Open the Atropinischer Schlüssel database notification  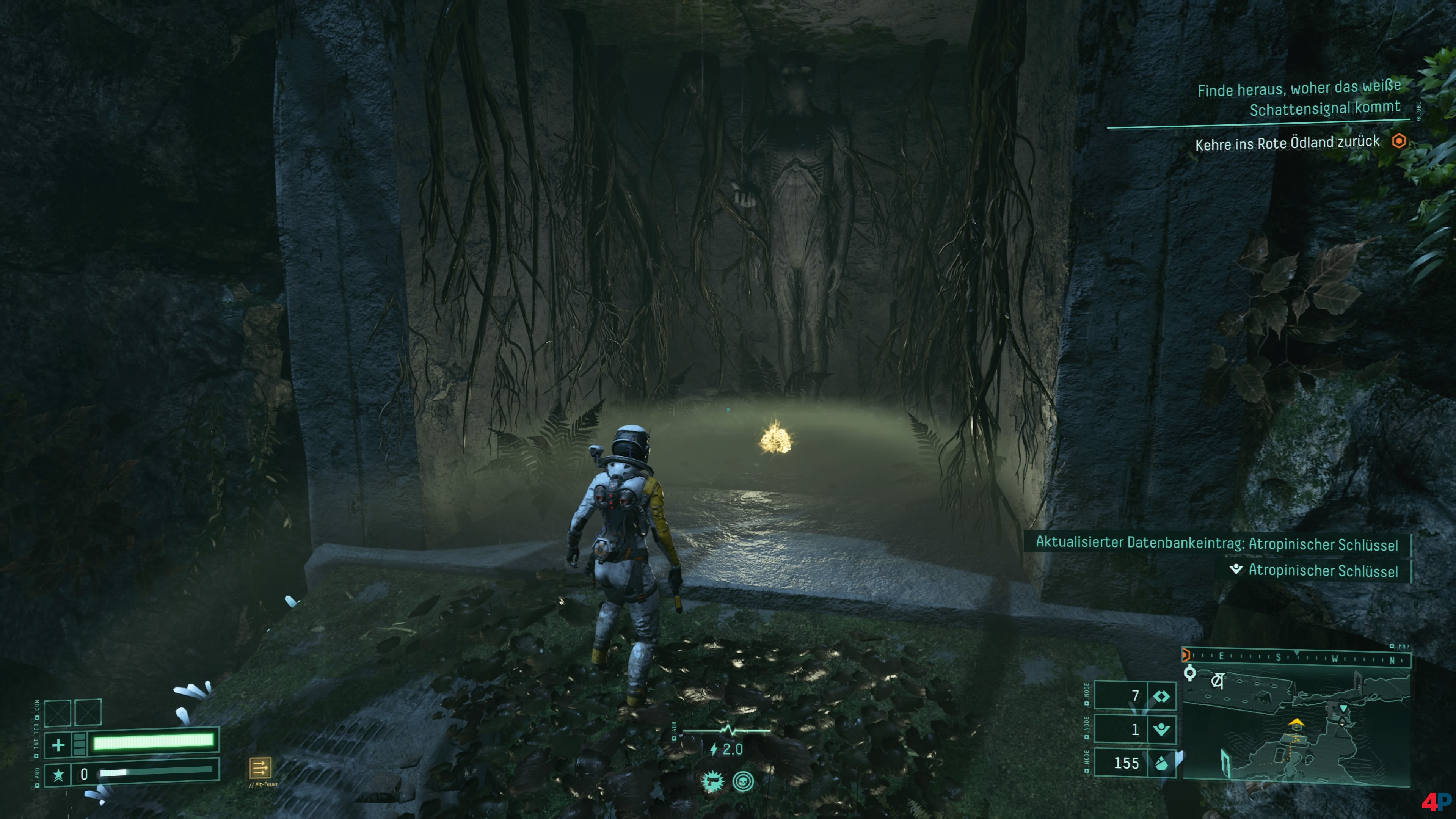coord(1216,544)
